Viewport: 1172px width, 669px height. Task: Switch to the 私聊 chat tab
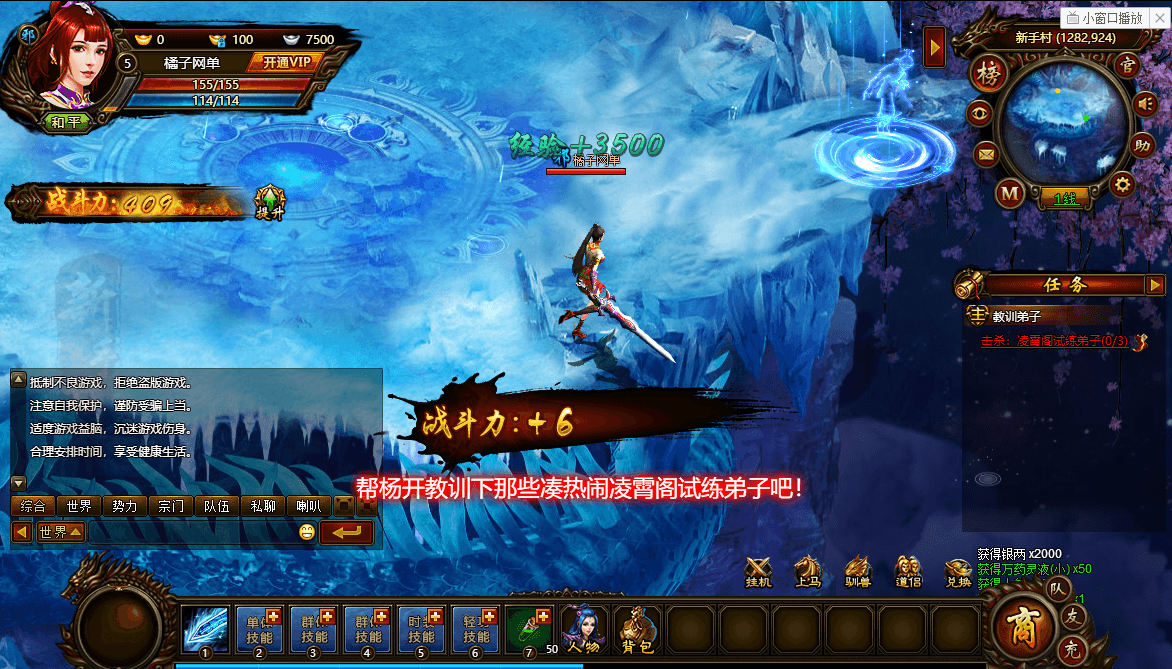tap(263, 506)
